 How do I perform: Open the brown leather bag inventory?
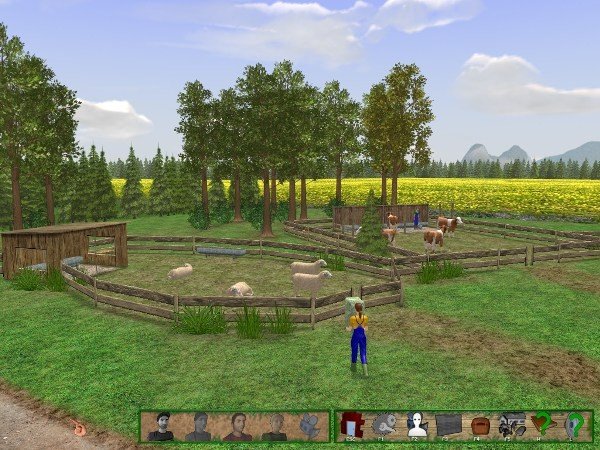480,426
